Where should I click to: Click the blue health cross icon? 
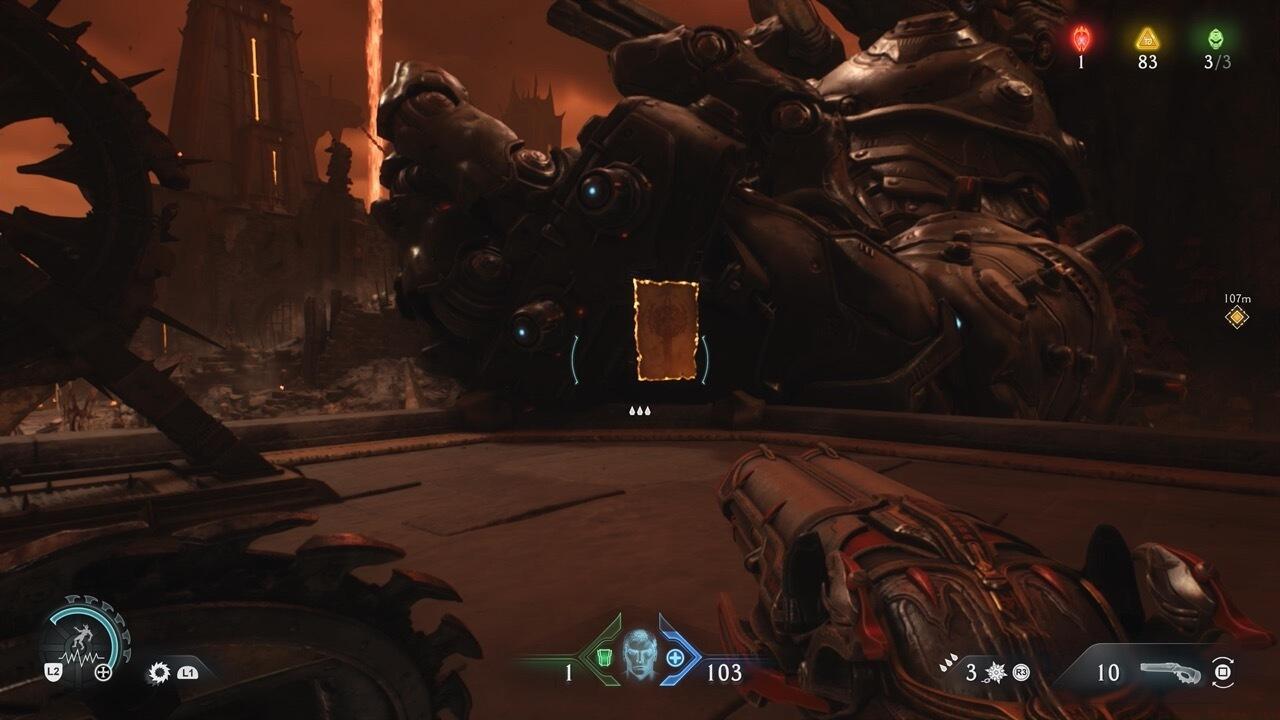(675, 657)
